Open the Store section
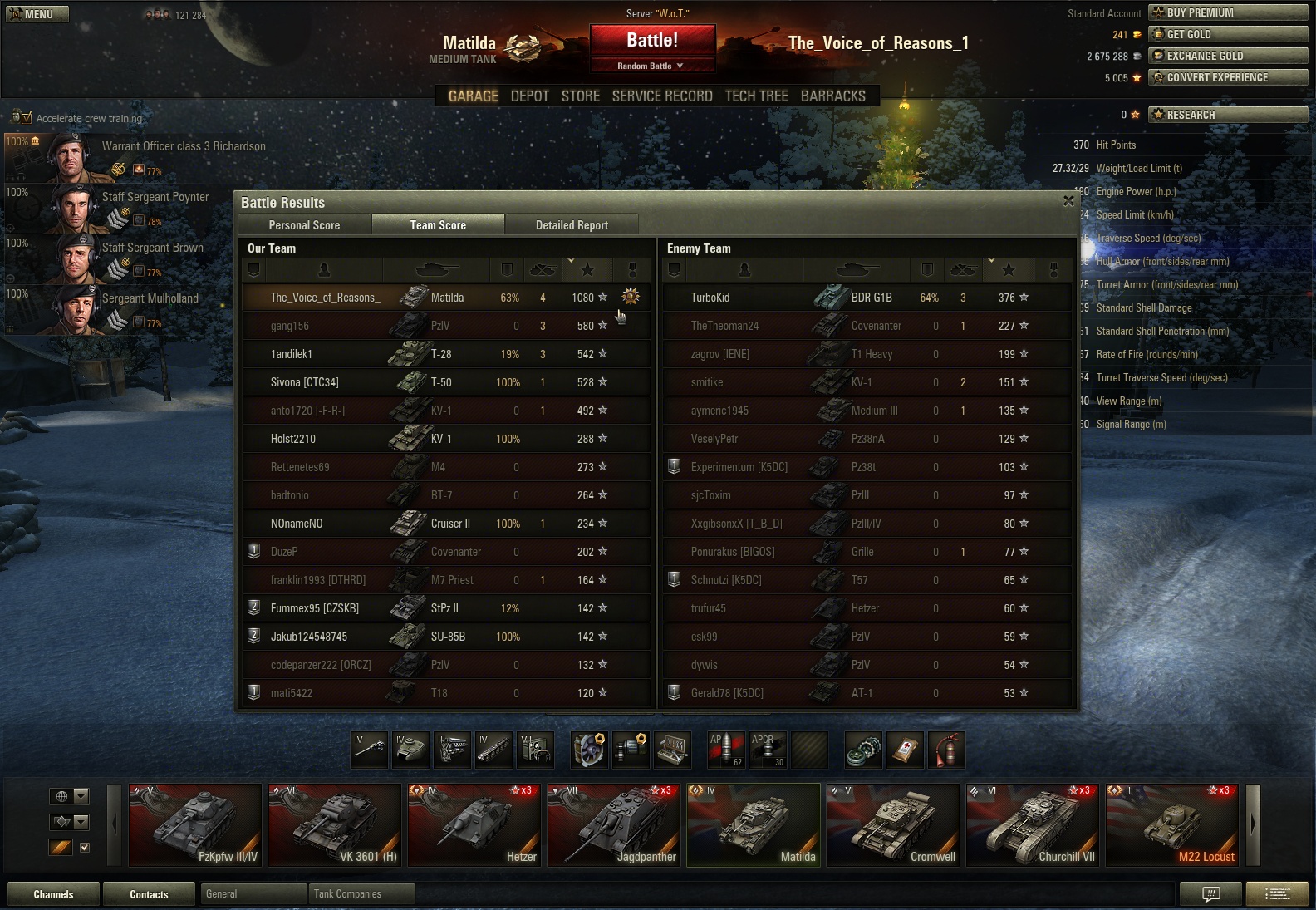This screenshot has width=1316, height=910. click(580, 96)
